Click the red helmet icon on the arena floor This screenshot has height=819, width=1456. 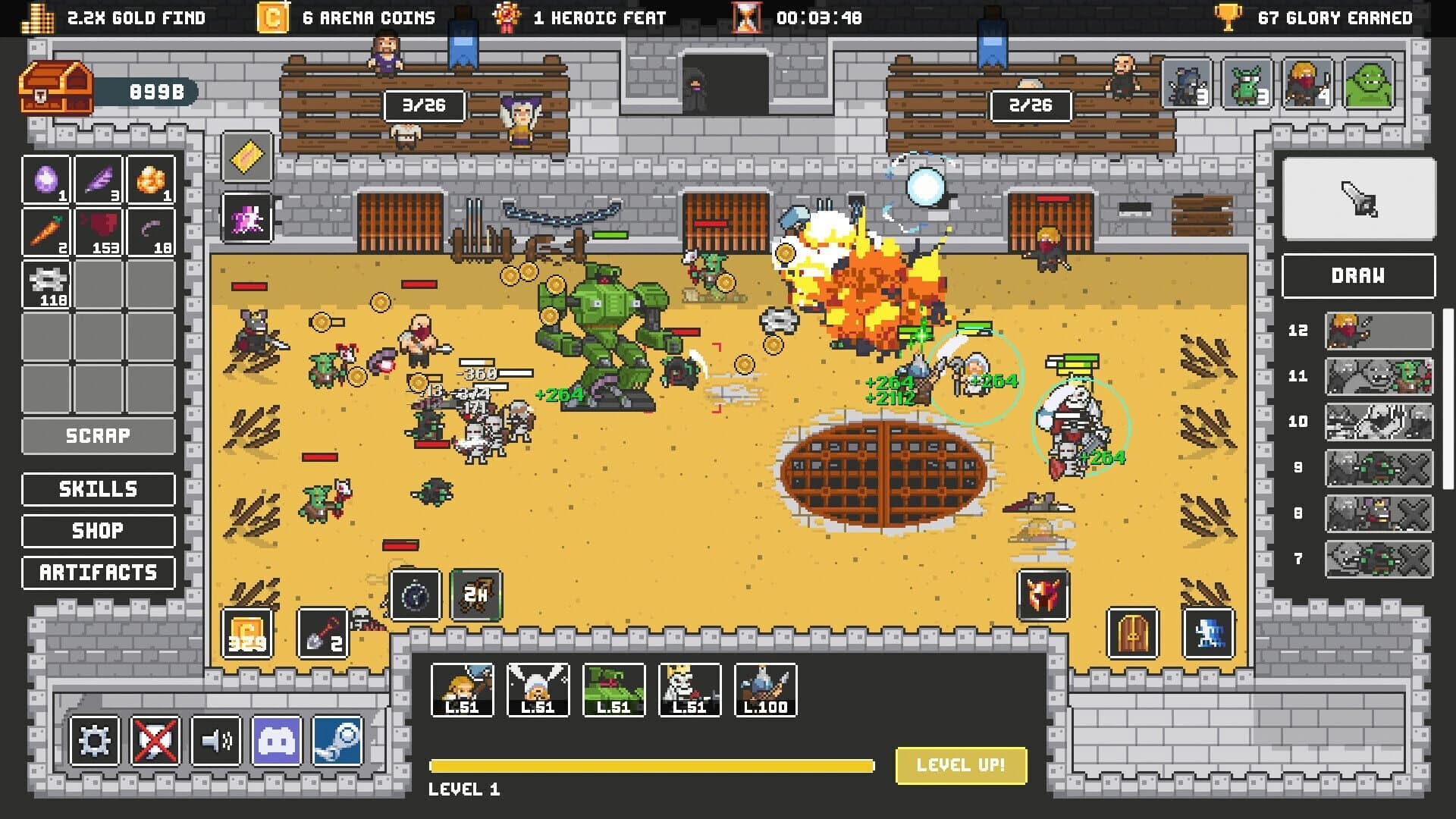click(x=1044, y=596)
